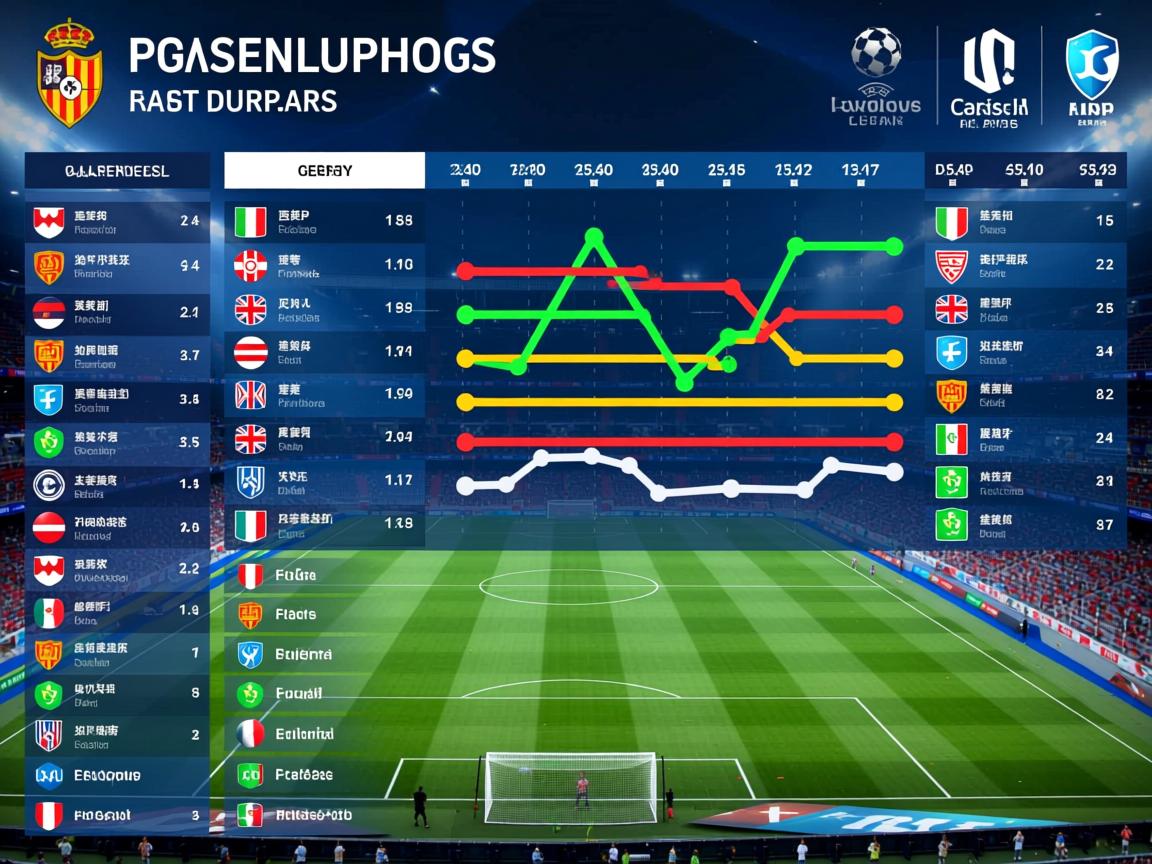Select the left-list team row valued 9.4

pos(117,266)
